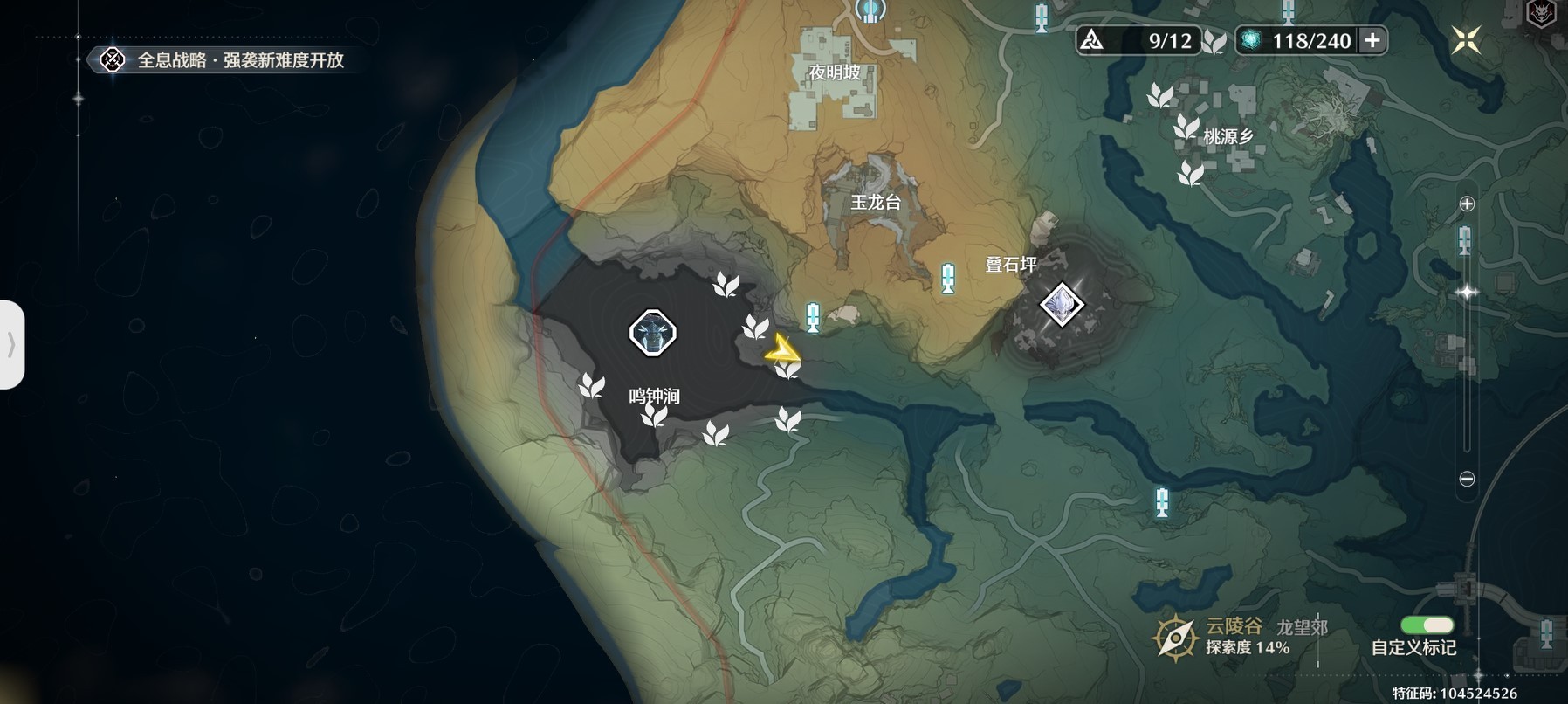Open the demon mask icon in the corner

1540,13
